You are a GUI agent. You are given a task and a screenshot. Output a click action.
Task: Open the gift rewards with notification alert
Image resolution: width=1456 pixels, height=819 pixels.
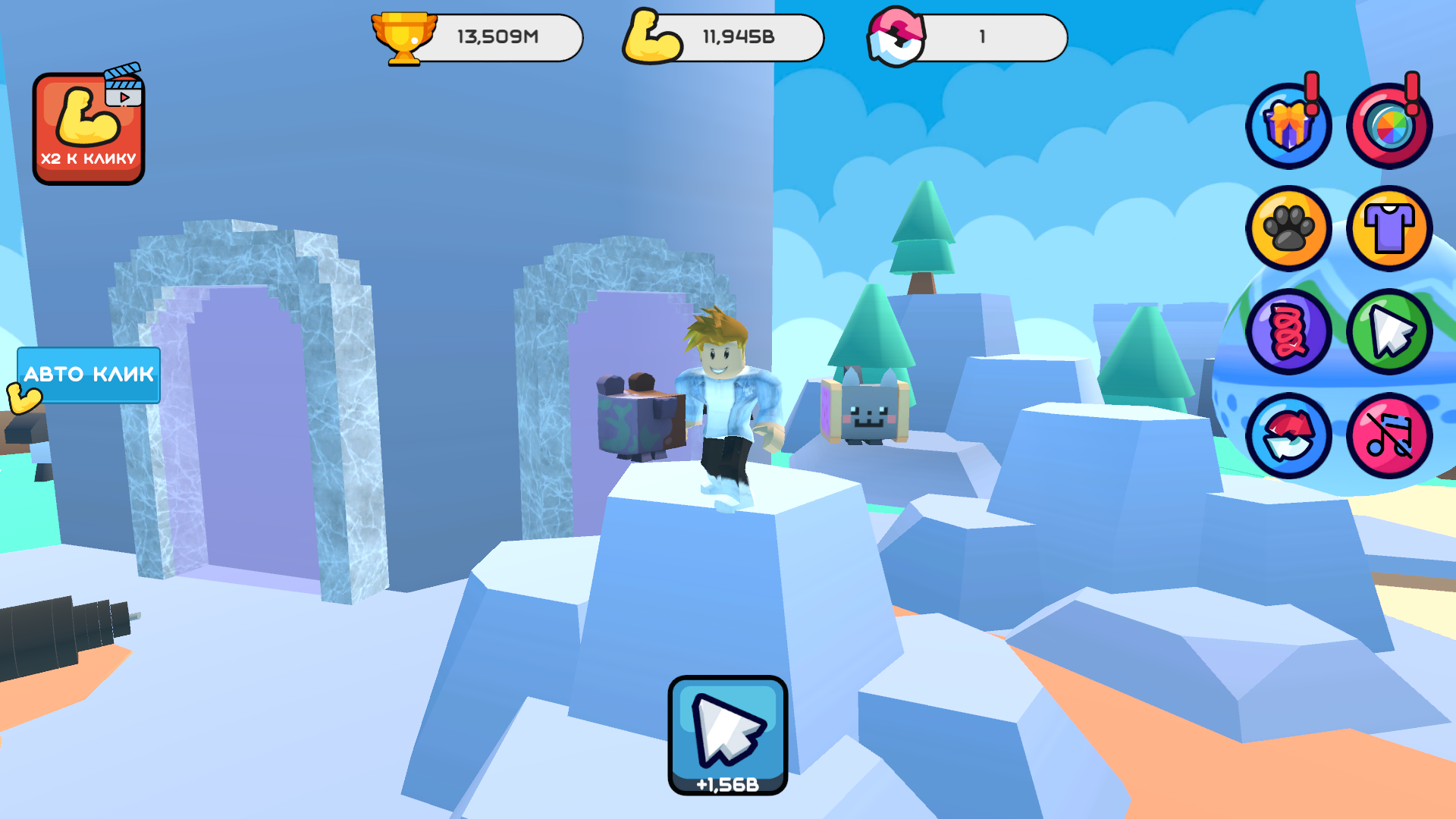(1289, 125)
